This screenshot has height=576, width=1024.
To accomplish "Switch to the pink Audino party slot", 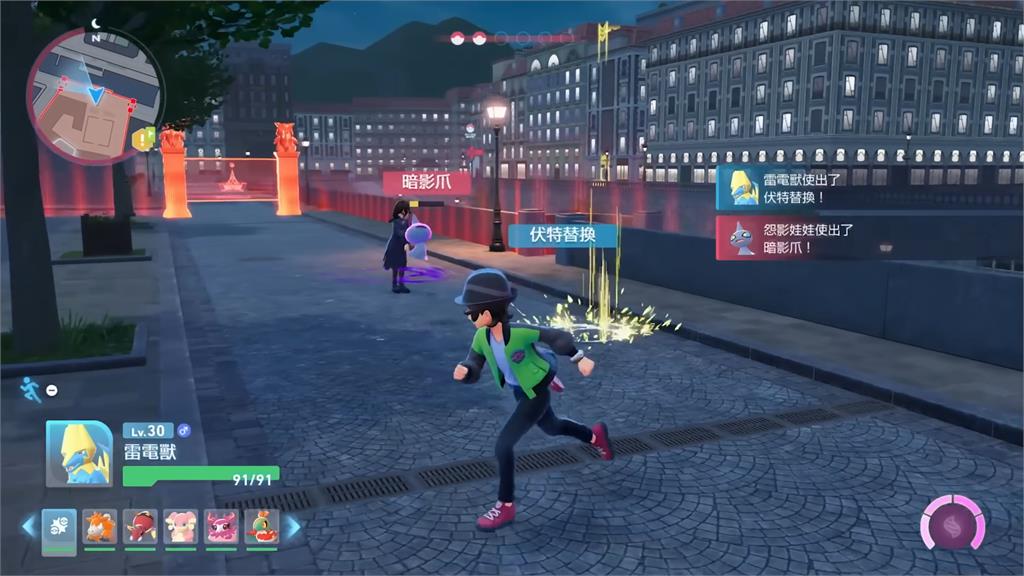I will click(181, 527).
